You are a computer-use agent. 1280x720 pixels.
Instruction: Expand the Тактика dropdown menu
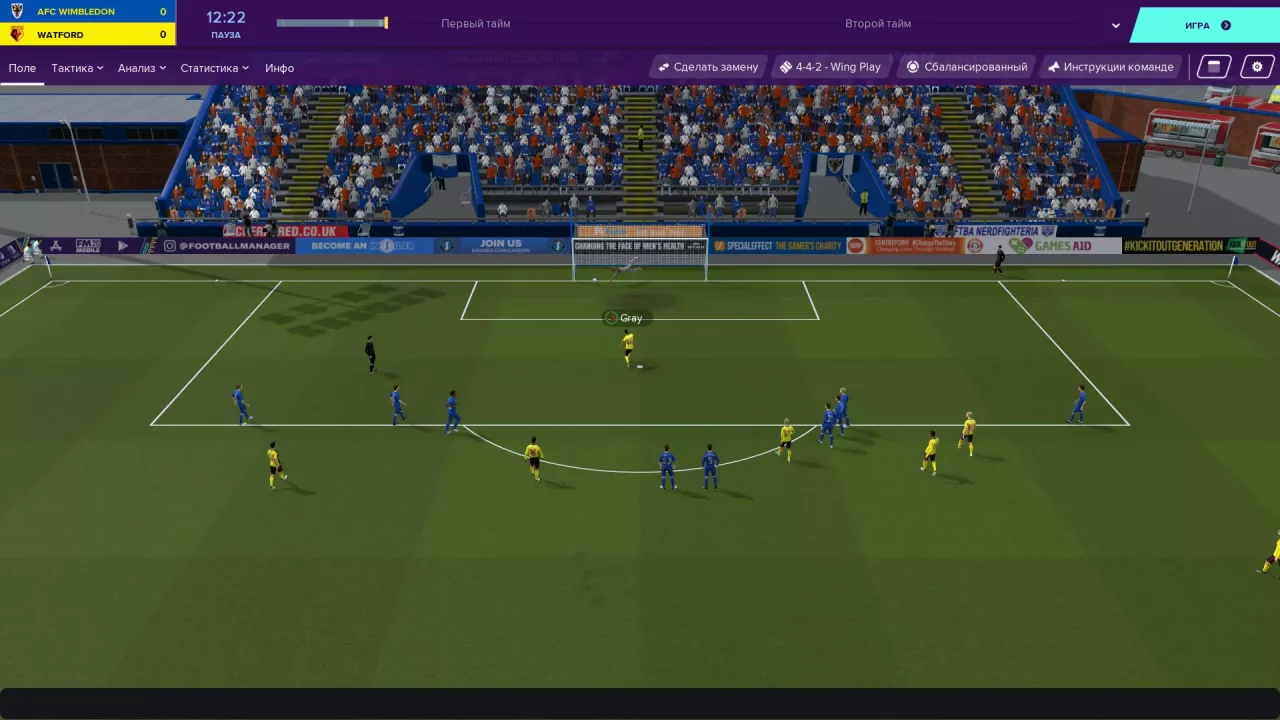pos(76,67)
